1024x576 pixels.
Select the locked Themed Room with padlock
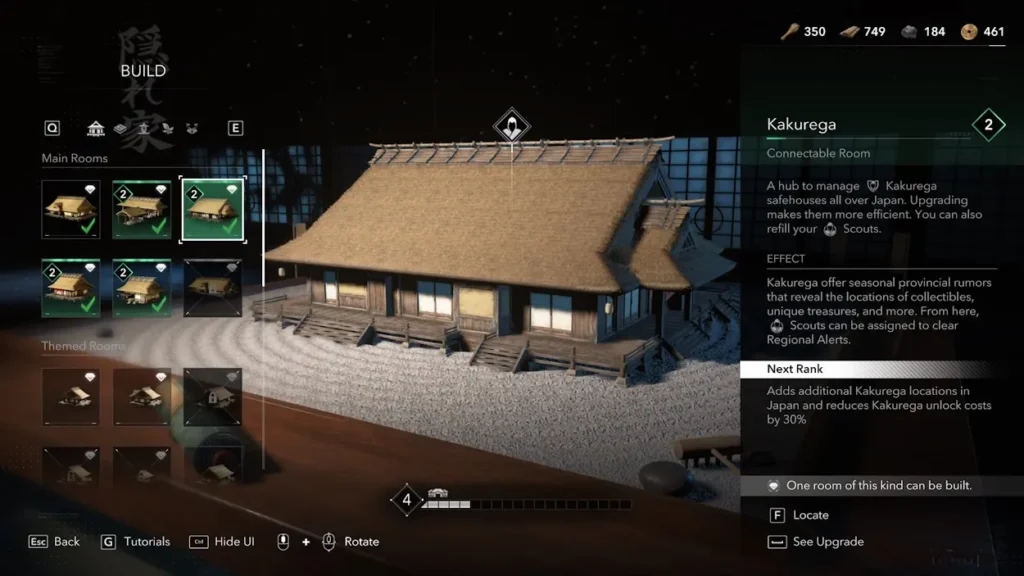coord(212,396)
